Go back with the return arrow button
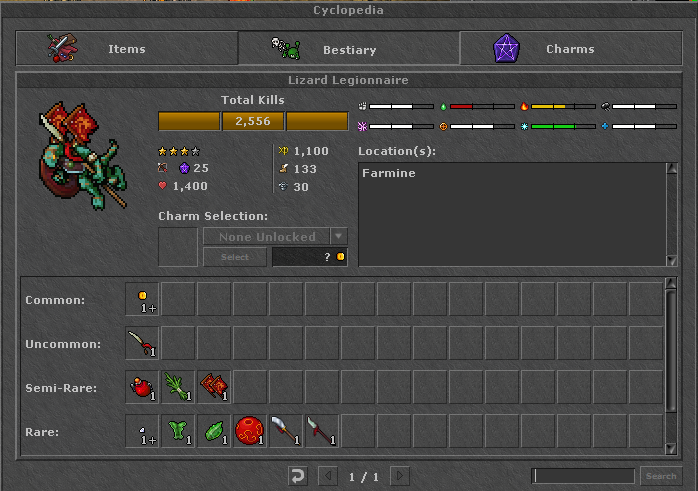The height and width of the screenshot is (491, 698). pyautogui.click(x=296, y=476)
